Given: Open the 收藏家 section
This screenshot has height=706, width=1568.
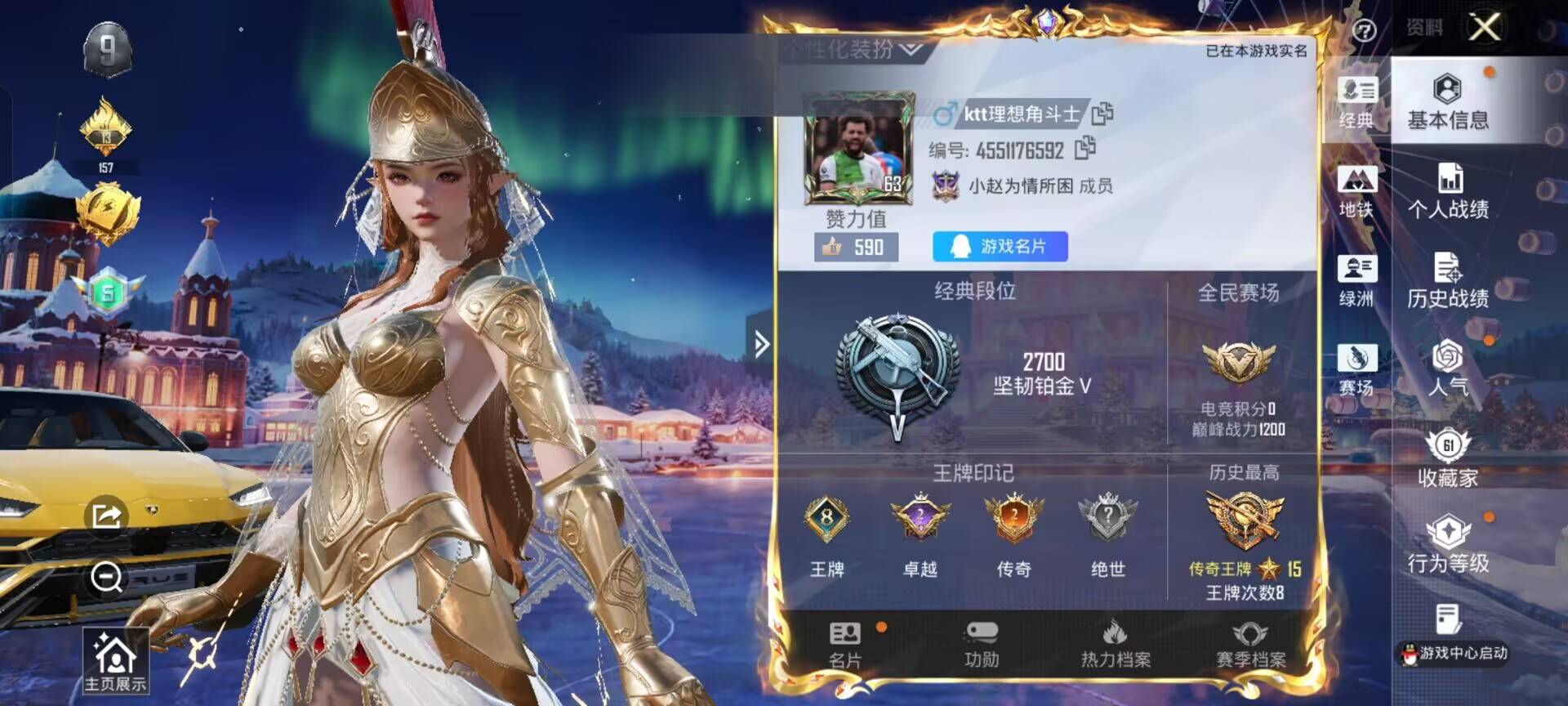Looking at the screenshot, I should pos(1447,459).
